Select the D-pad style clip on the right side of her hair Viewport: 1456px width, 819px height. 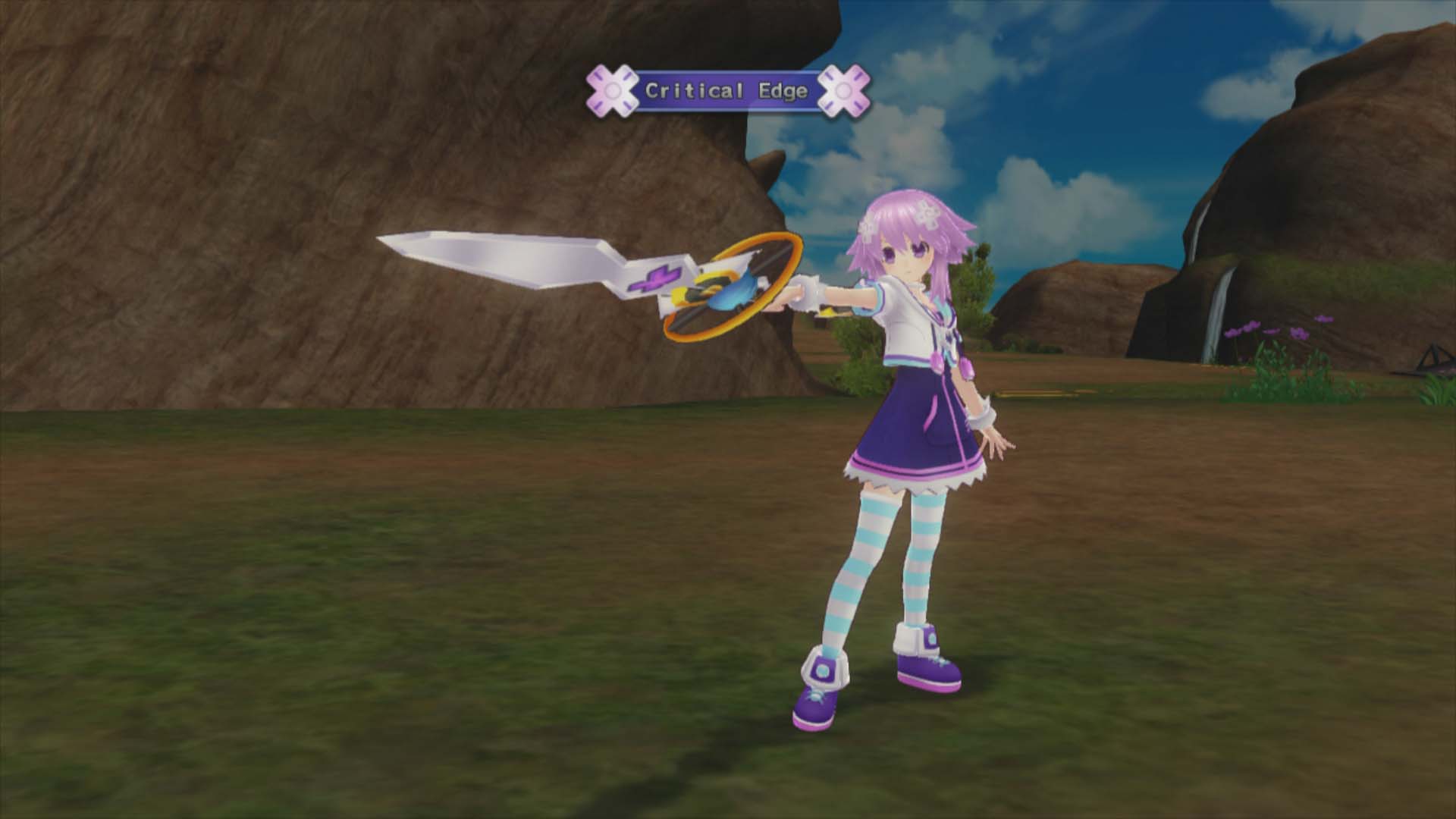click(x=927, y=215)
